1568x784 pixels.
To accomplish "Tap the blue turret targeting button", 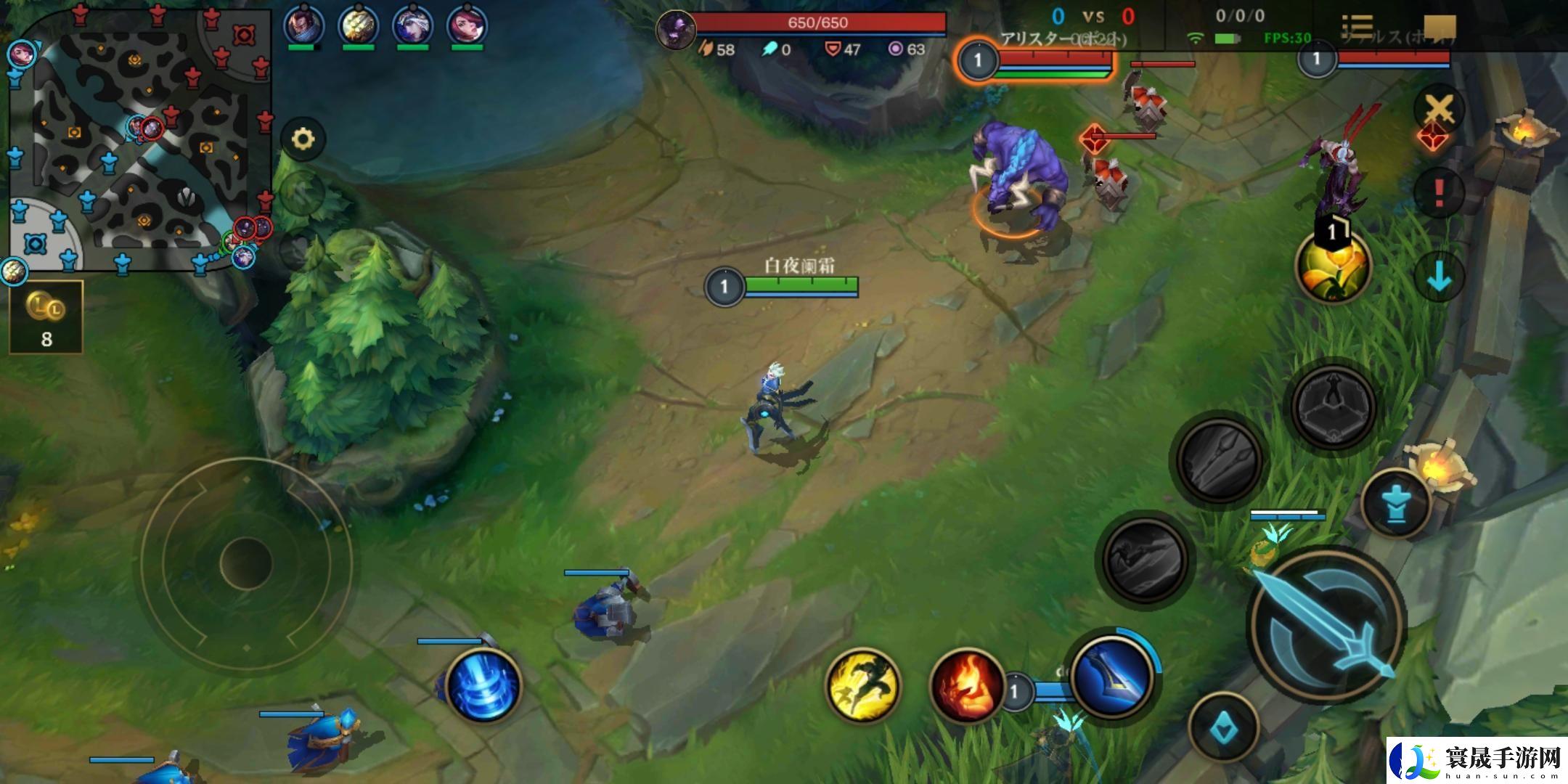I will pos(1395,502).
